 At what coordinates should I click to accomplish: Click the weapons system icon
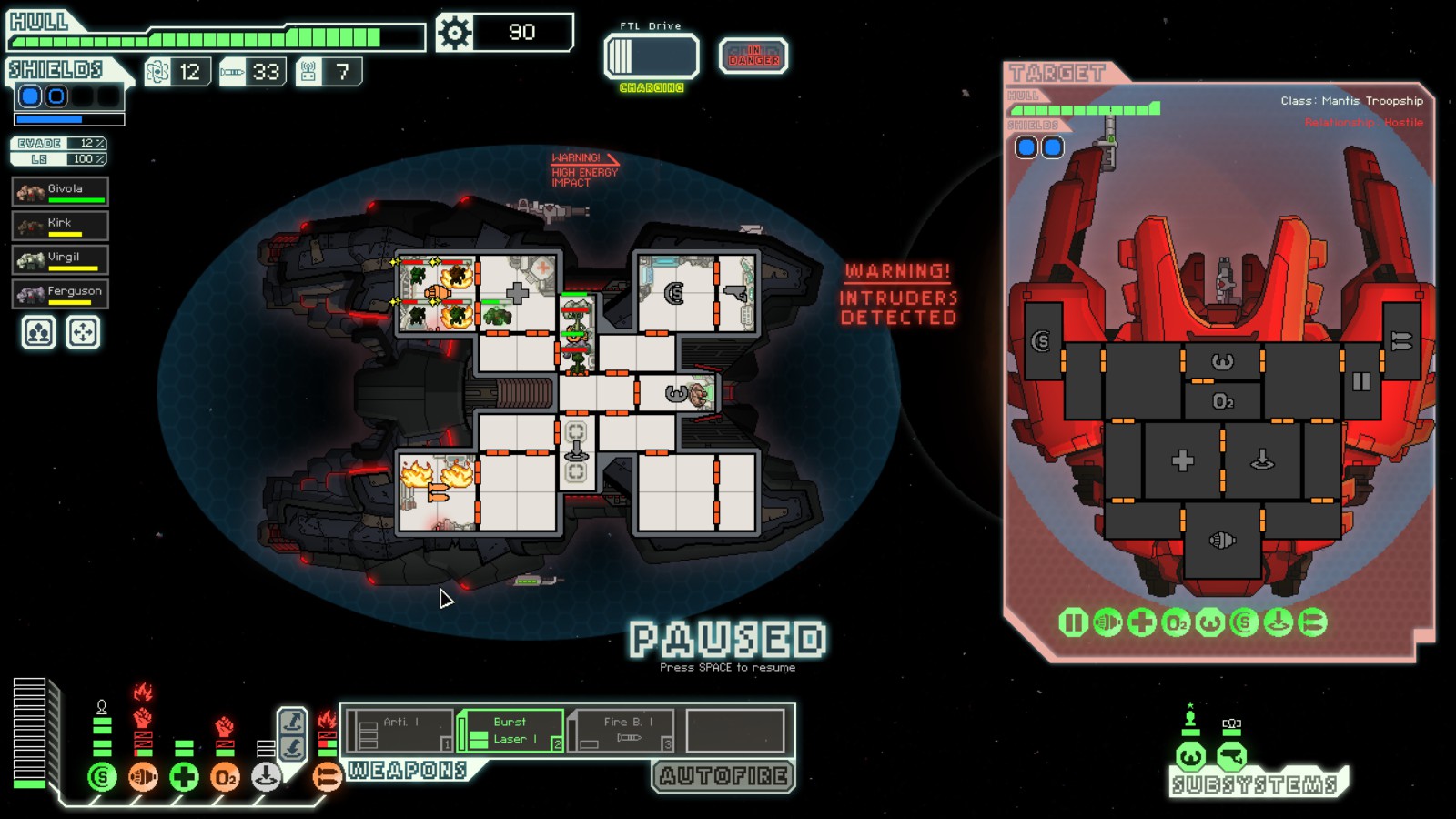point(327,777)
